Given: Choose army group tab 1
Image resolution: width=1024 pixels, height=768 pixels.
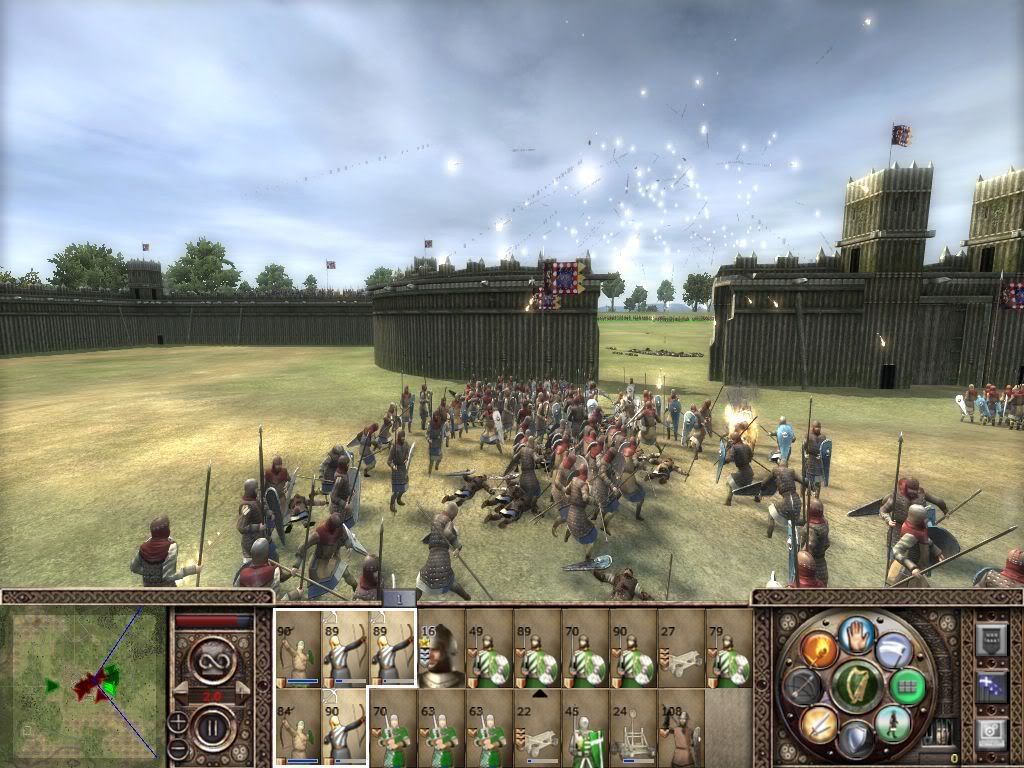Looking at the screenshot, I should point(399,598).
